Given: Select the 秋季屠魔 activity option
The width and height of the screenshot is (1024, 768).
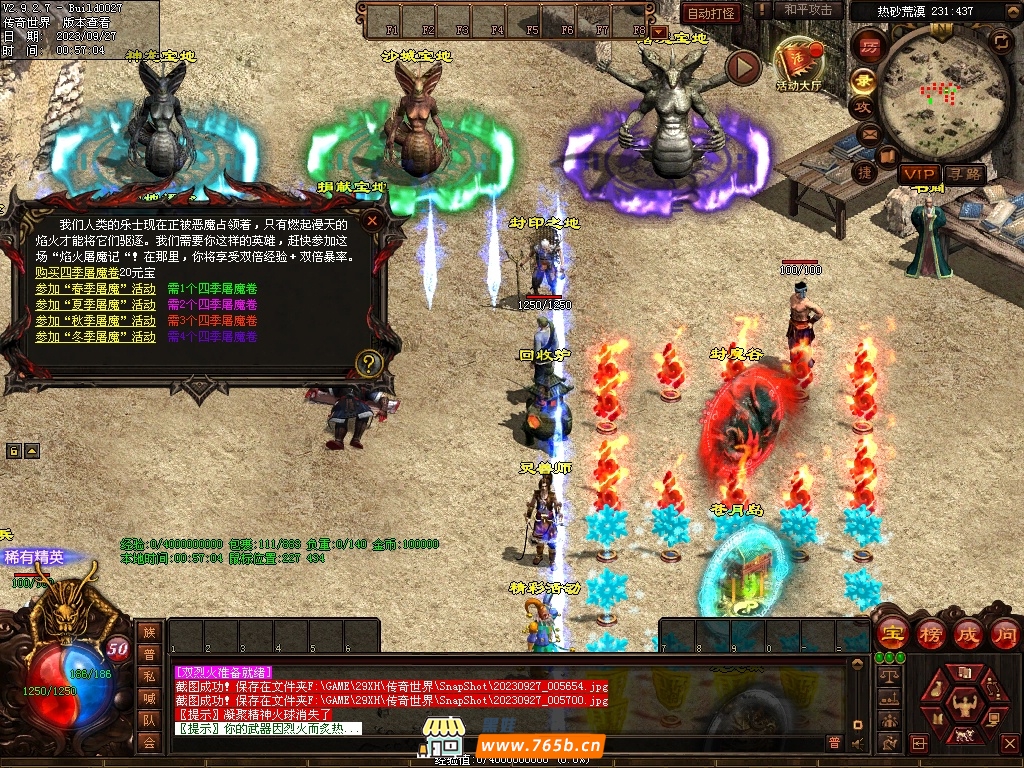Looking at the screenshot, I should coord(95,321).
